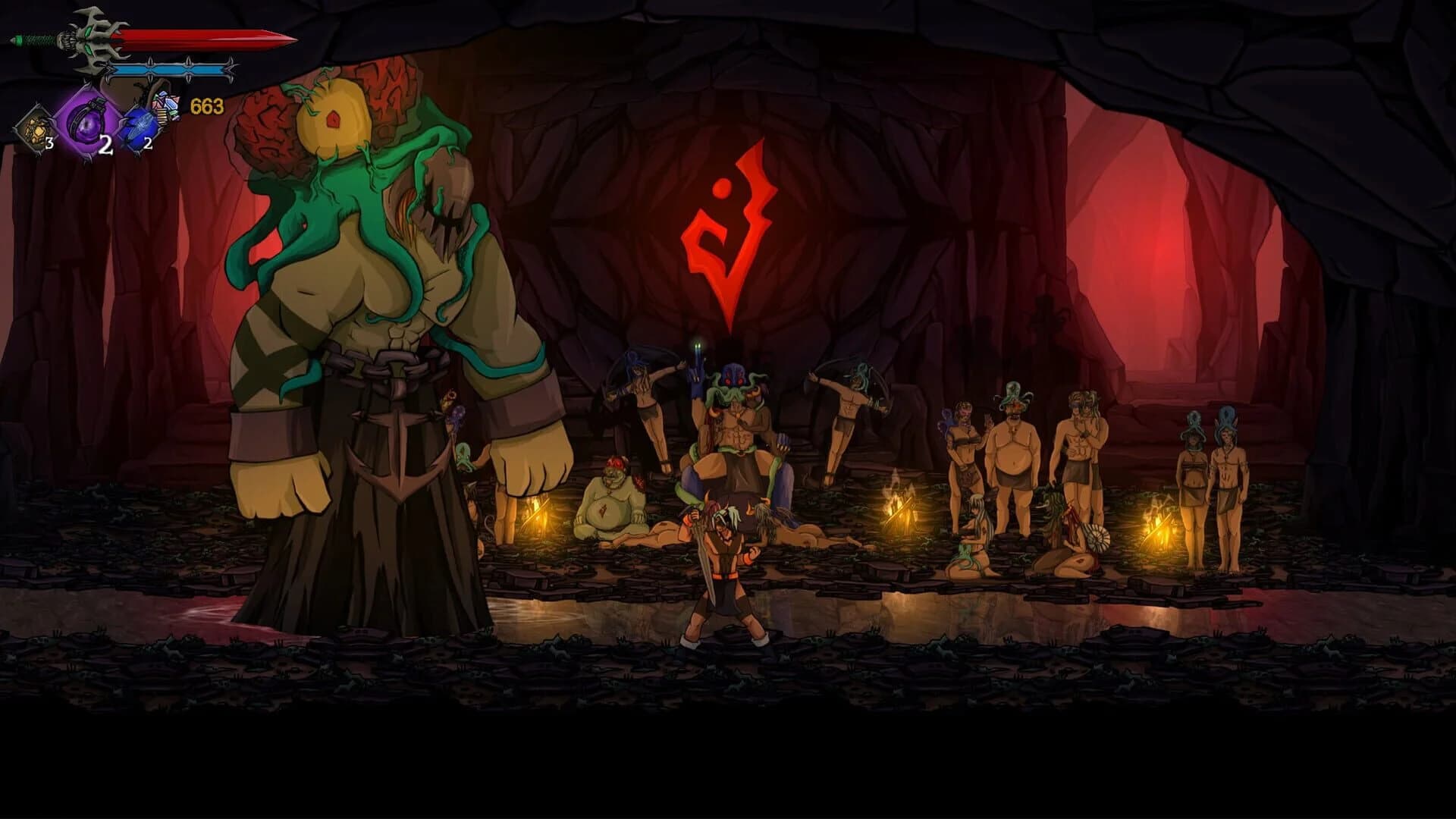The width and height of the screenshot is (1456, 819).
Task: Select the blue elixir consumable icon
Action: coord(140,127)
